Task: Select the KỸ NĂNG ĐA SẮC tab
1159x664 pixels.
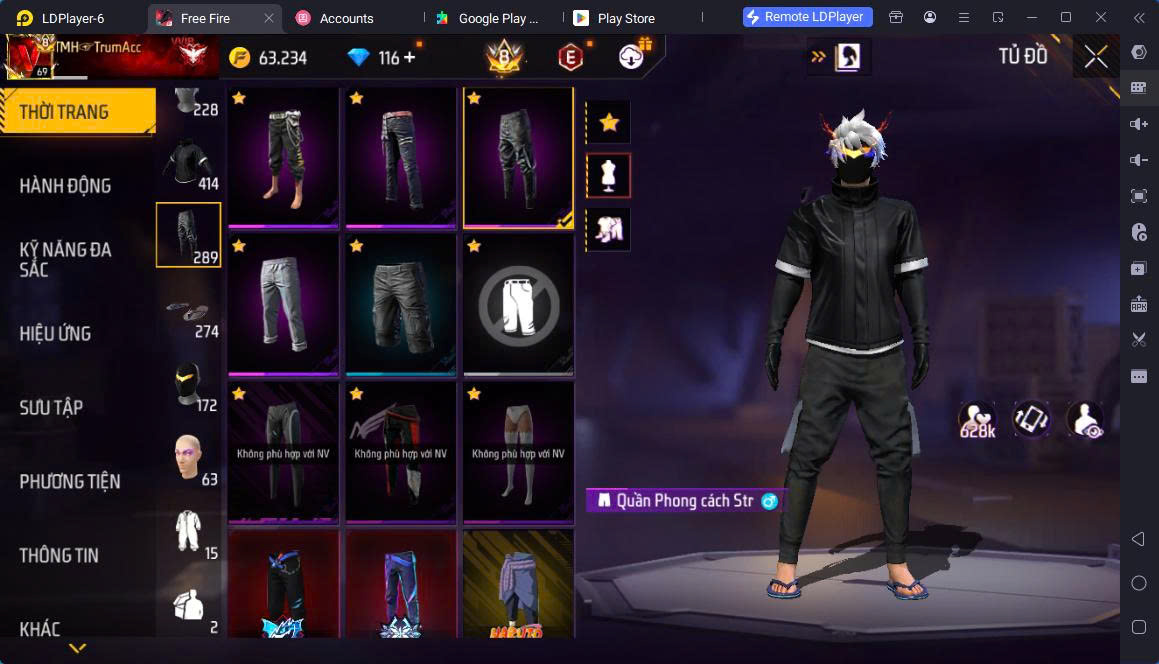Action: point(66,259)
